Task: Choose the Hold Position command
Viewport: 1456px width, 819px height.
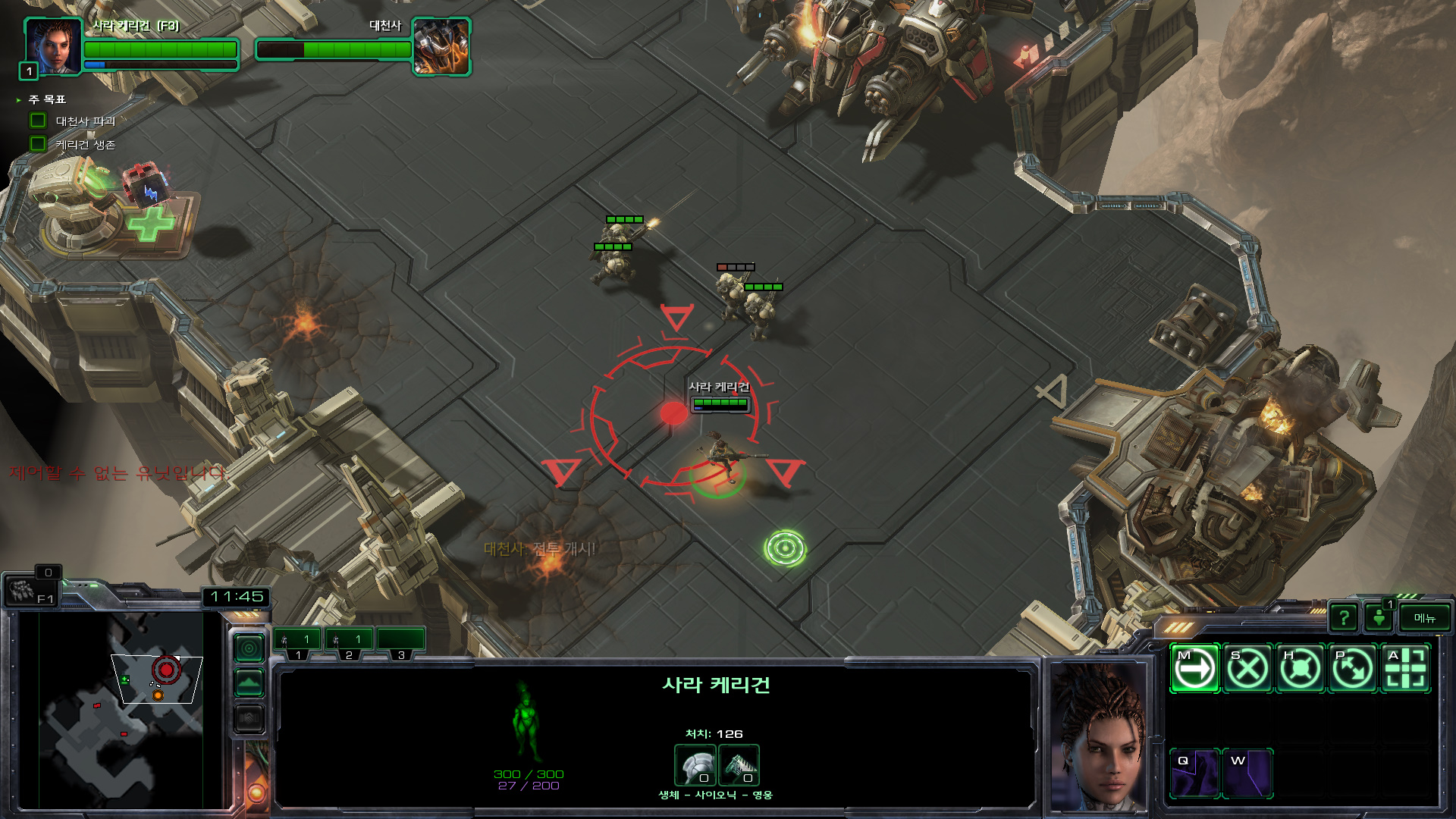Action: click(x=1300, y=669)
